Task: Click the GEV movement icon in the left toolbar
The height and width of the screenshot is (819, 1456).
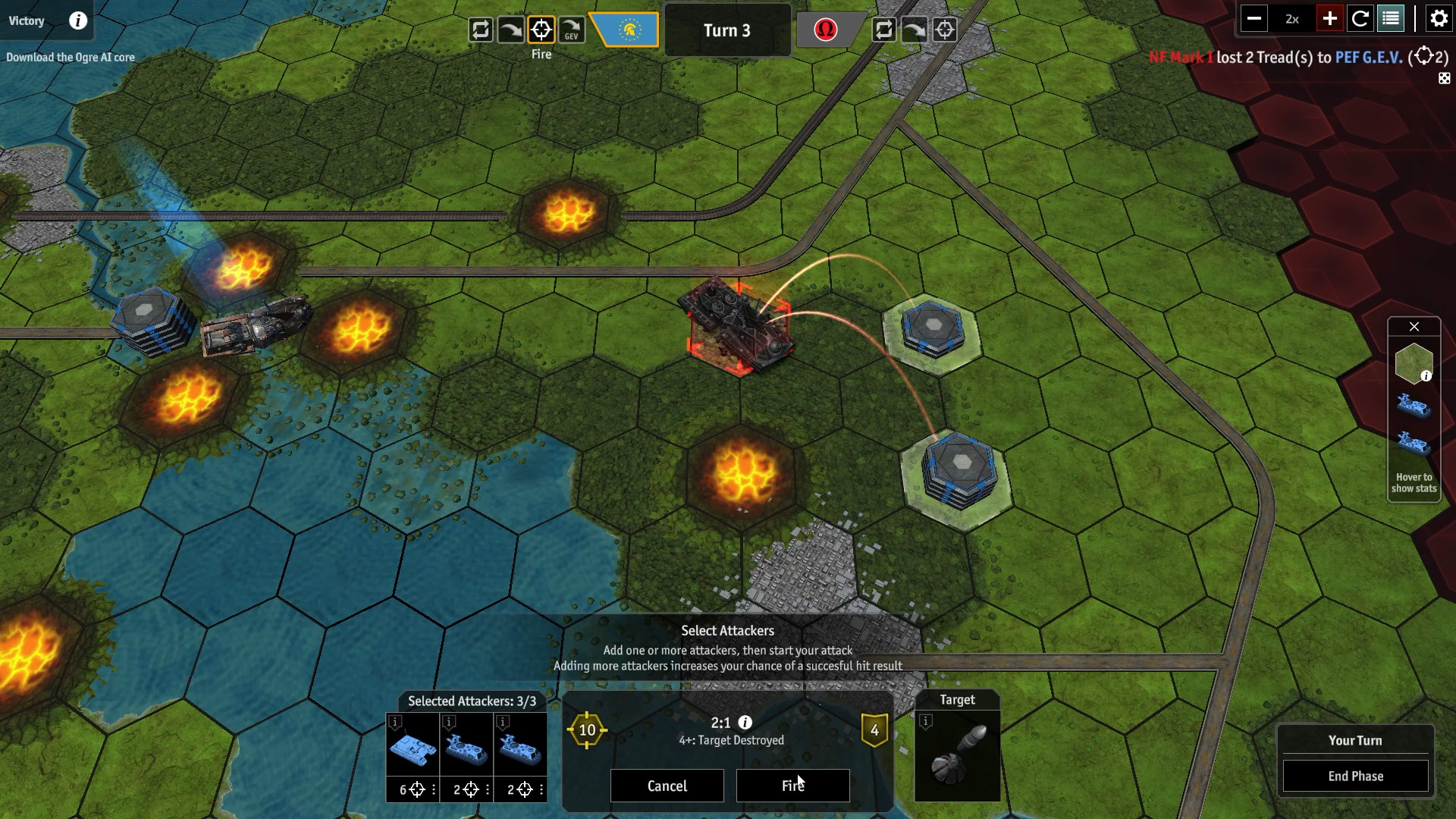Action: tap(571, 30)
